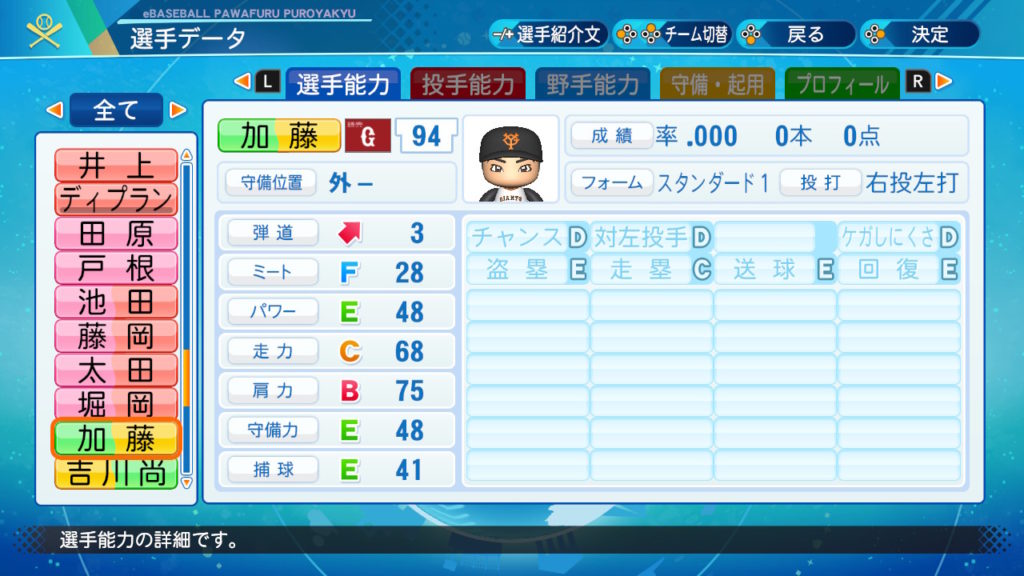Screen dimensions: 1024x576
Task: Click the 戻る back button
Action: pos(795,34)
